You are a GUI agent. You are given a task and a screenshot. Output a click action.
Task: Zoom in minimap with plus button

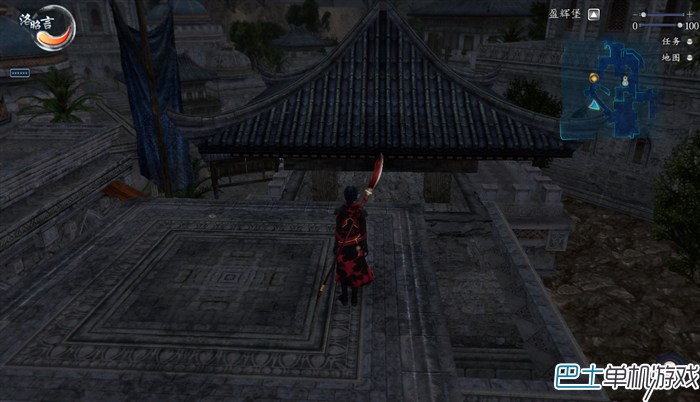click(692, 15)
